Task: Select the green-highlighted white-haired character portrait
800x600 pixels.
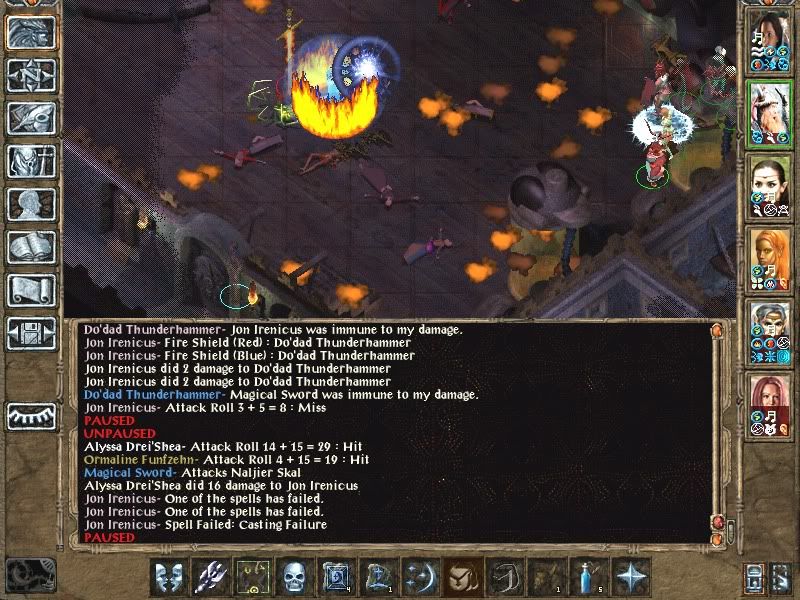Action: pyautogui.click(x=770, y=115)
